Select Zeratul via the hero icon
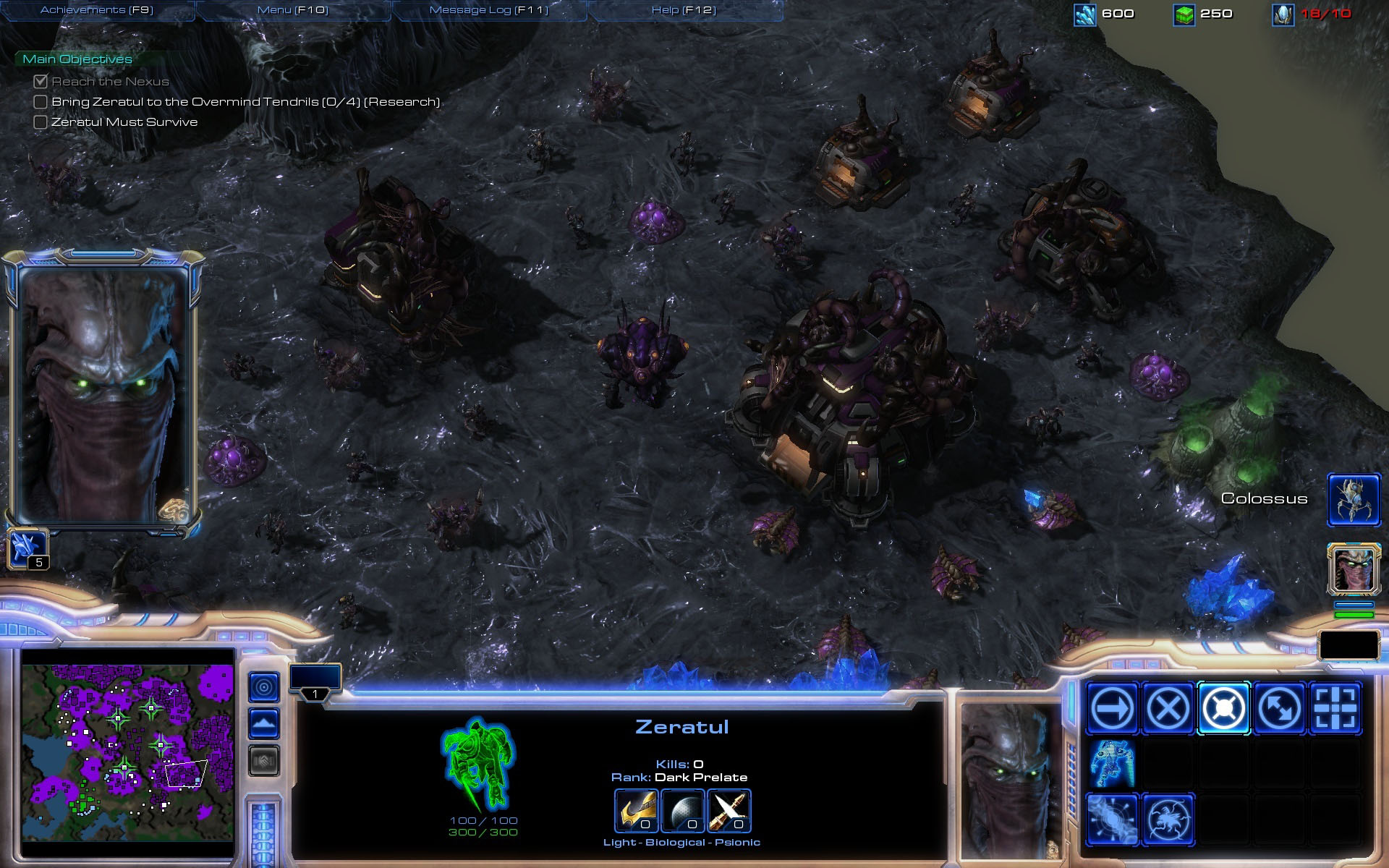The image size is (1389, 868). pyautogui.click(x=1354, y=569)
